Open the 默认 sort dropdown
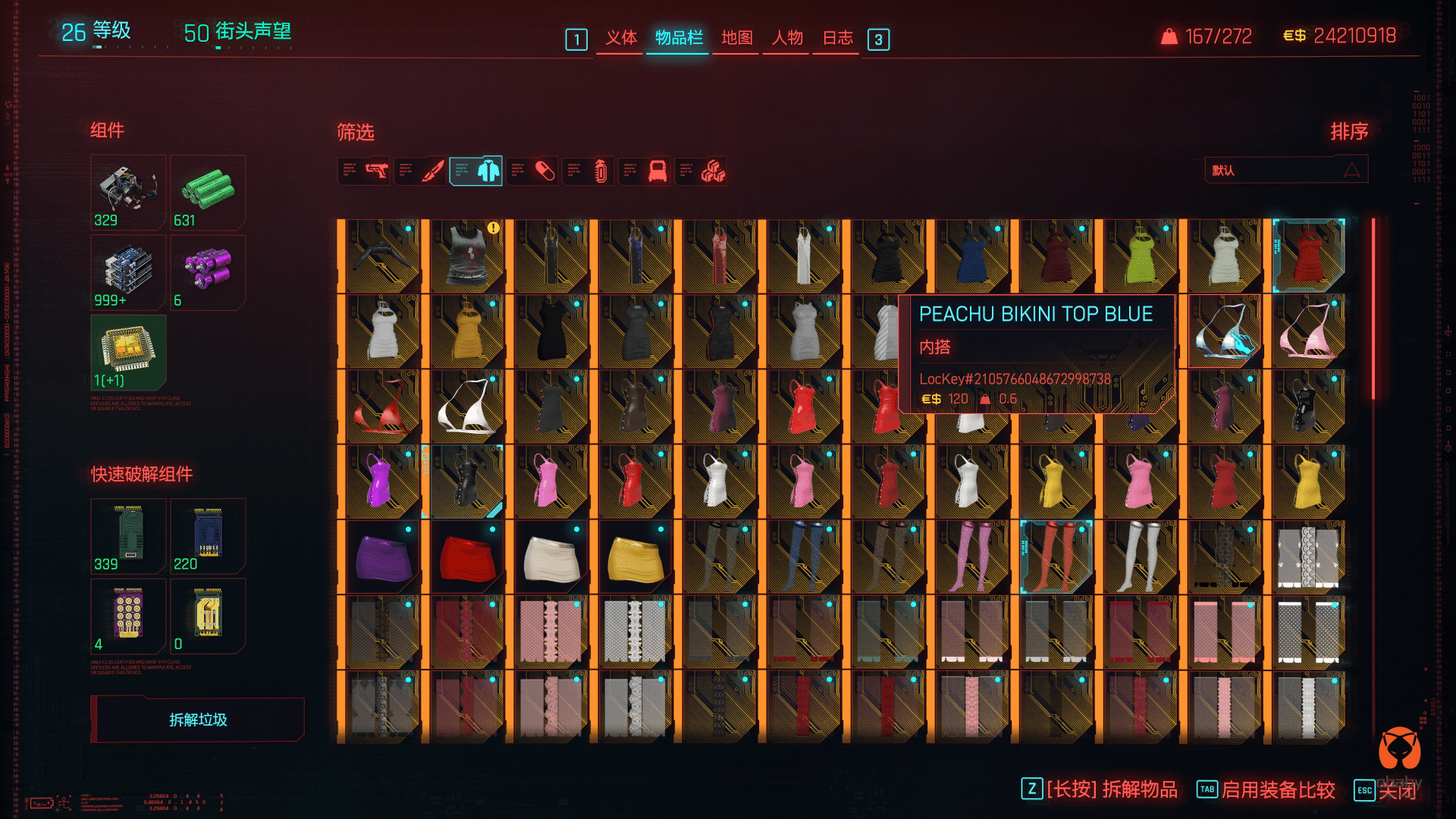 coord(1285,170)
